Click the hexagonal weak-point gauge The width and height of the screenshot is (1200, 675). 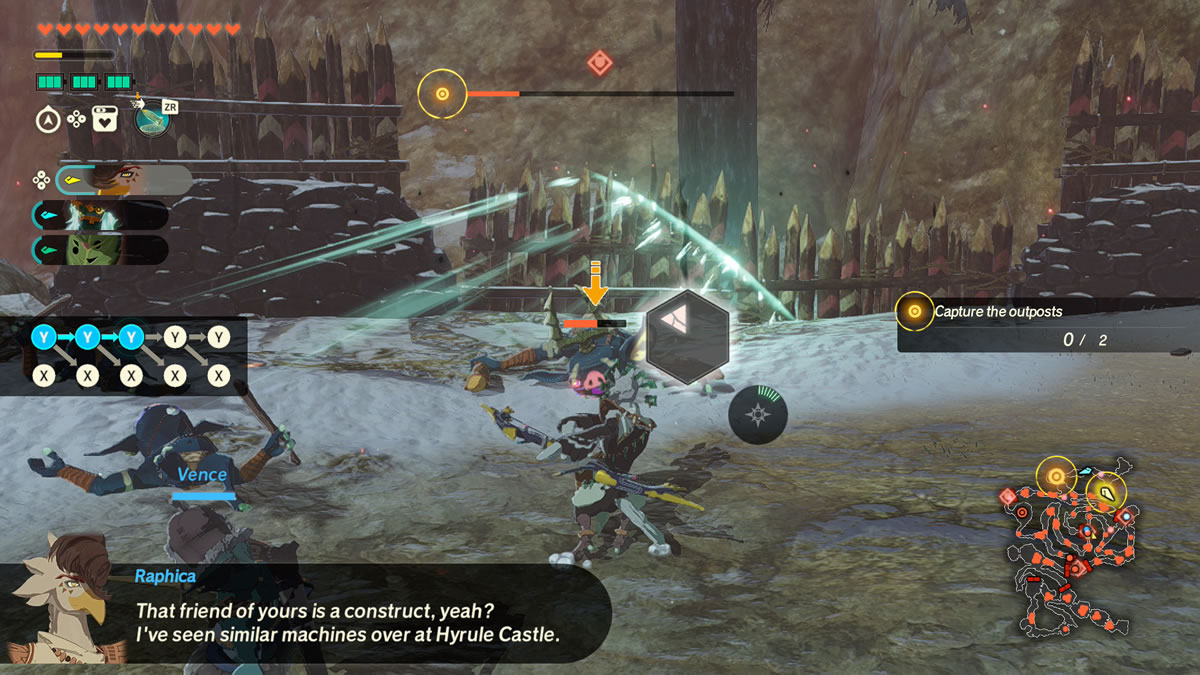tap(687, 337)
